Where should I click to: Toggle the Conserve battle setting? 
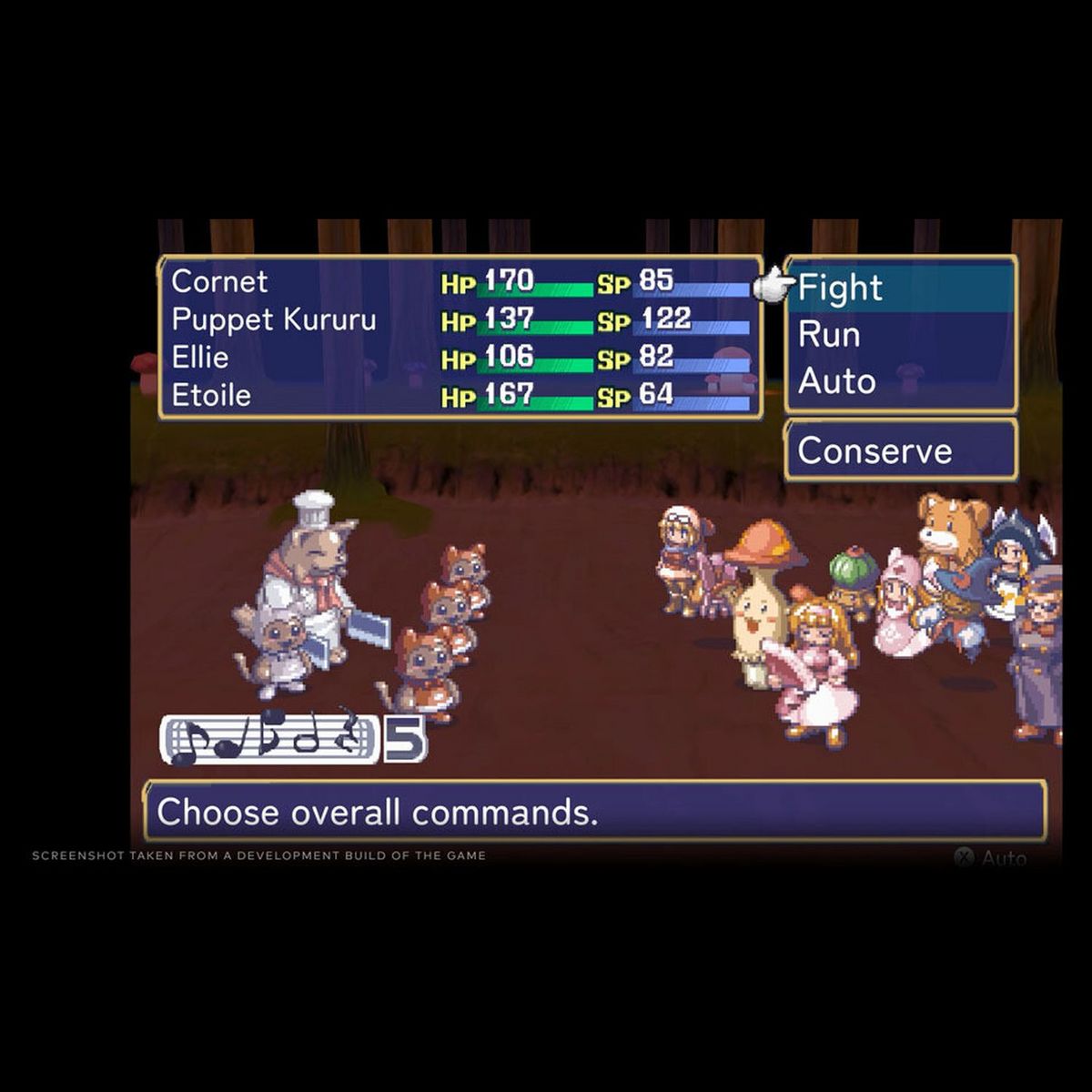click(x=875, y=450)
